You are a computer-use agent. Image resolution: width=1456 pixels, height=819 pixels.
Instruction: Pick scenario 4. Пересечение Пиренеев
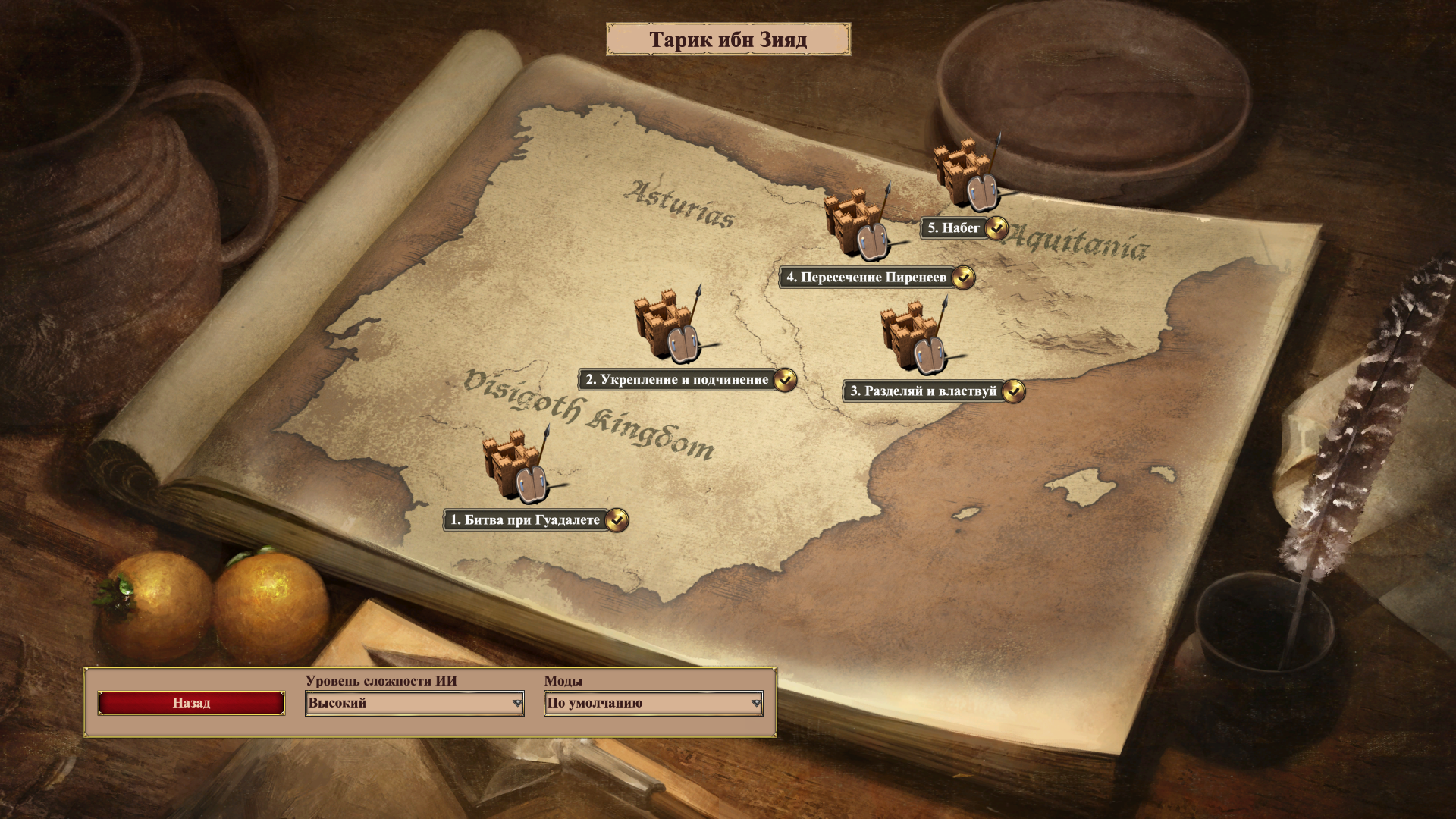coord(867,278)
